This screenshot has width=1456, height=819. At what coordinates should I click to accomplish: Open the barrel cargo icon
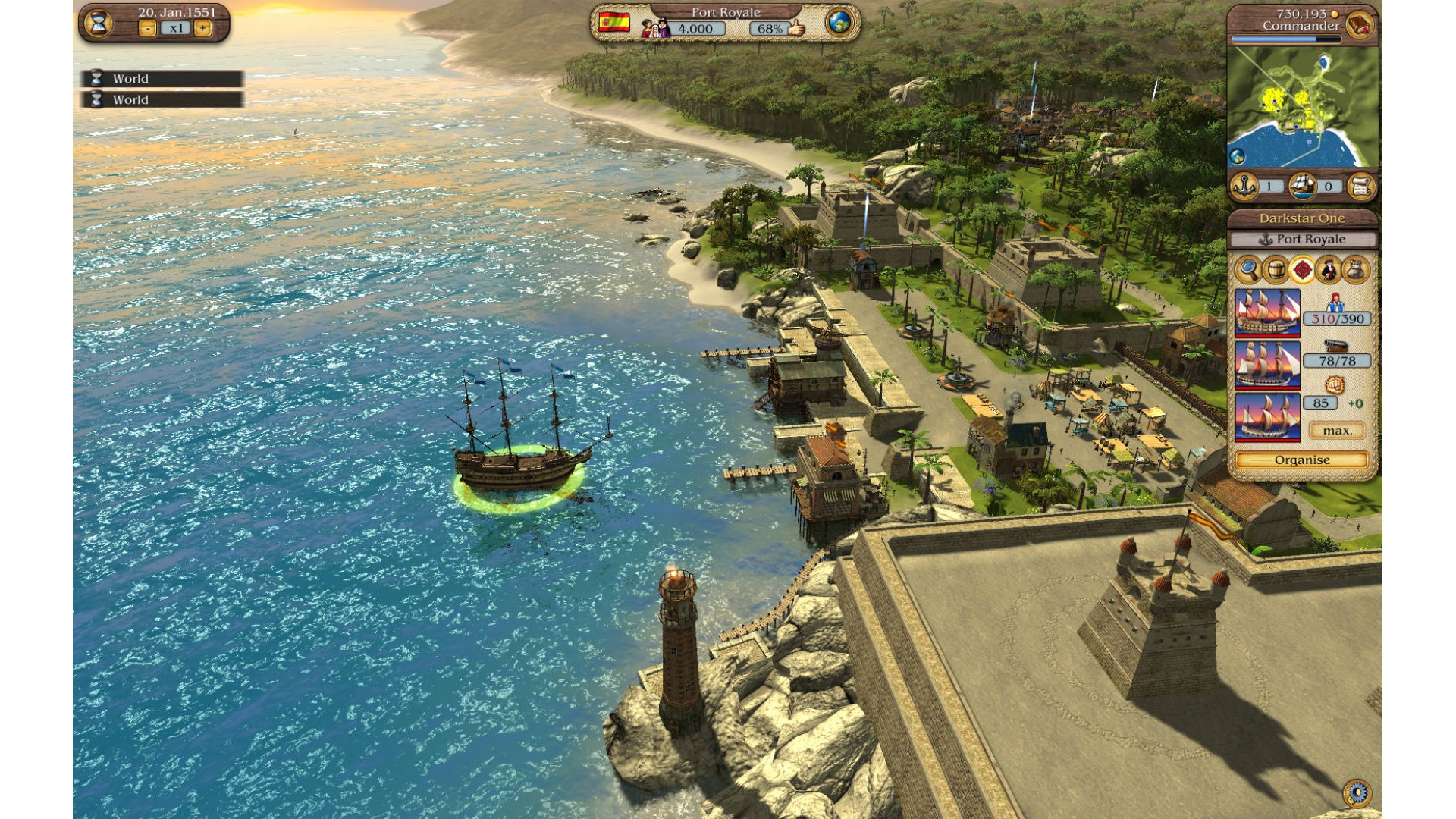1275,269
